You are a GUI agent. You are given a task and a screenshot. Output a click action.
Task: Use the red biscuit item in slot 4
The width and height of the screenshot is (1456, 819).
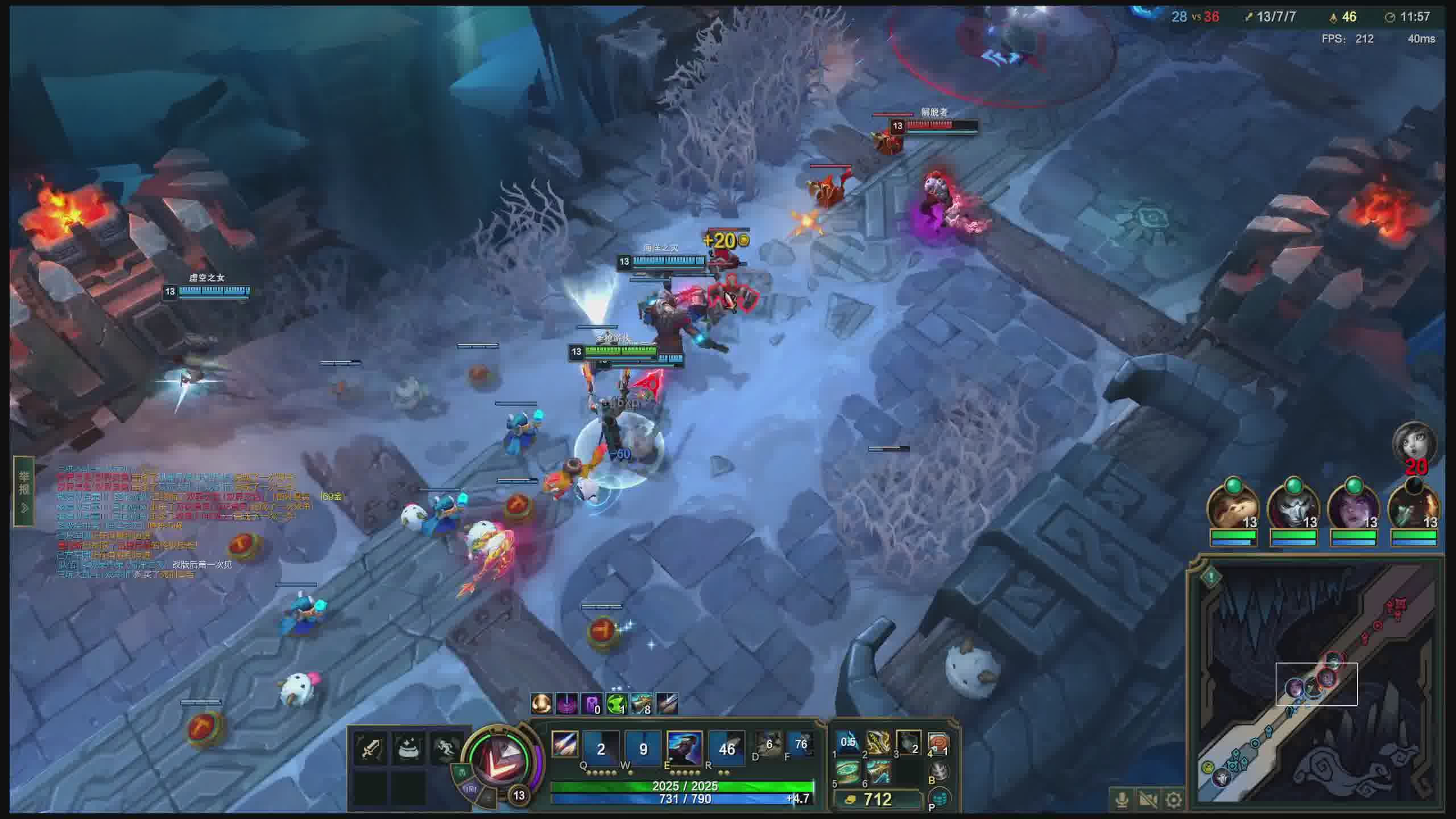click(938, 742)
